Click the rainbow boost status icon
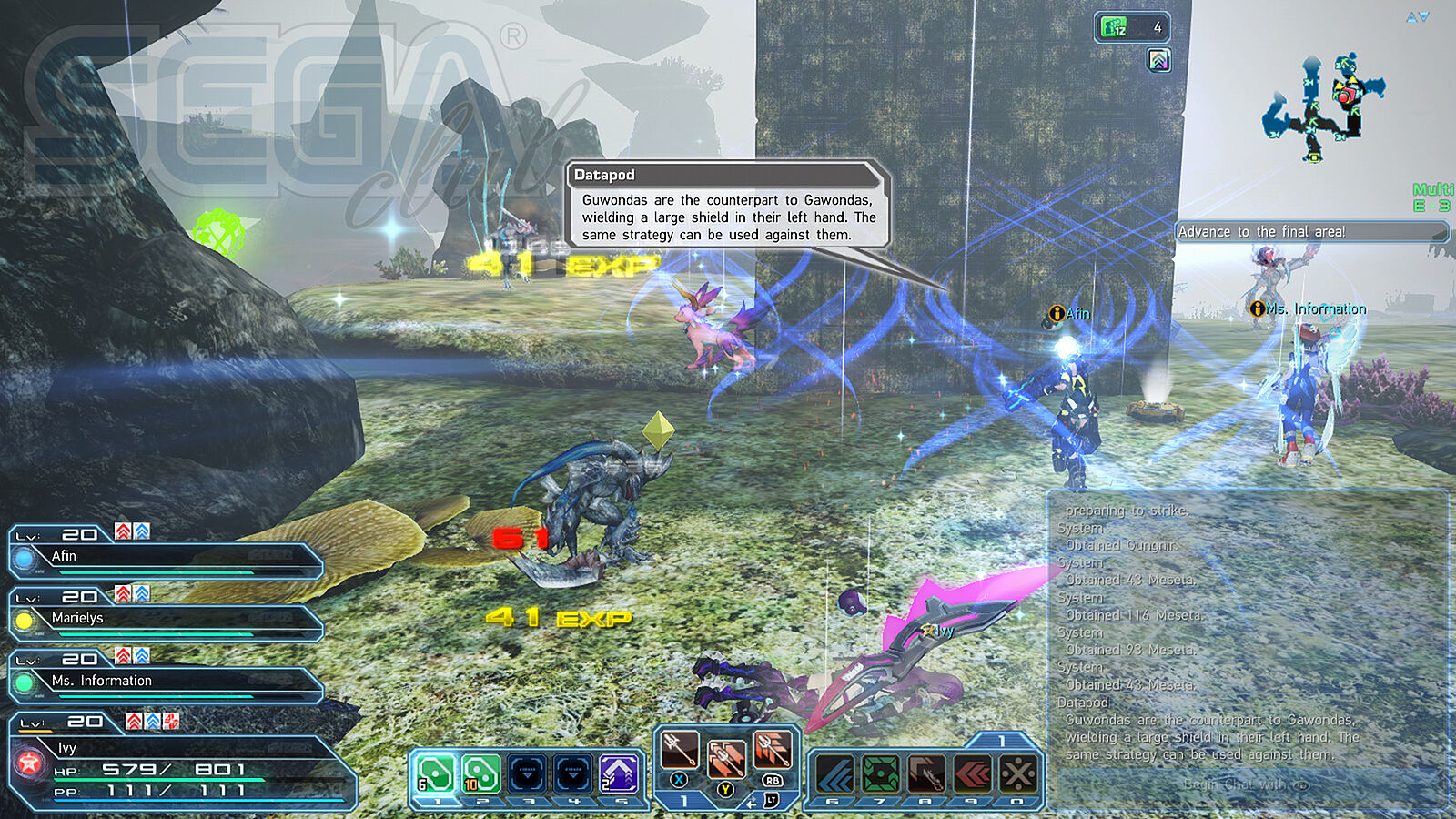The height and width of the screenshot is (819, 1456). coord(1158,61)
